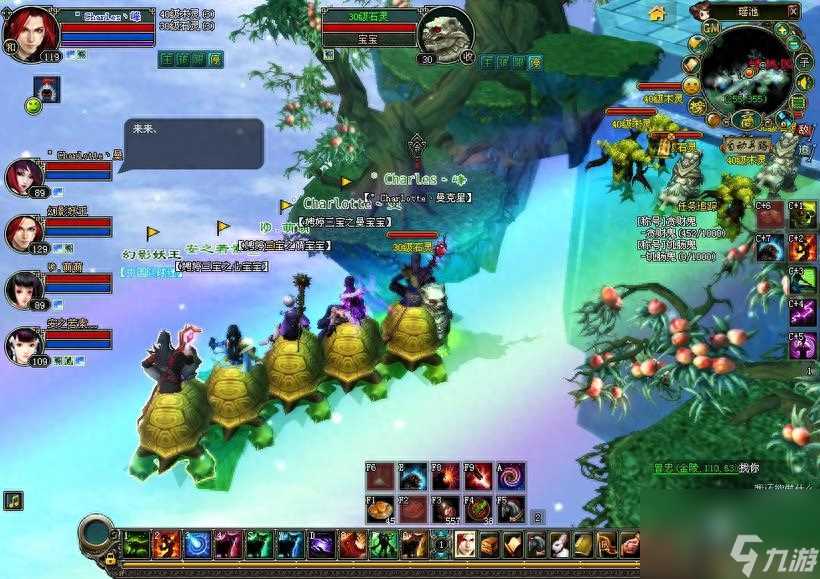Select the level 103 party member portrait

tap(23, 345)
